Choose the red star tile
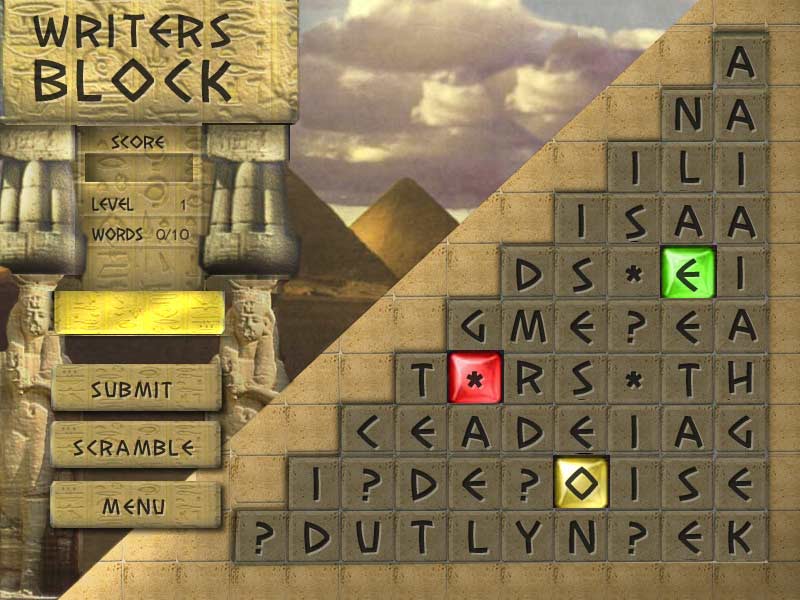800x600 pixels. pos(474,378)
